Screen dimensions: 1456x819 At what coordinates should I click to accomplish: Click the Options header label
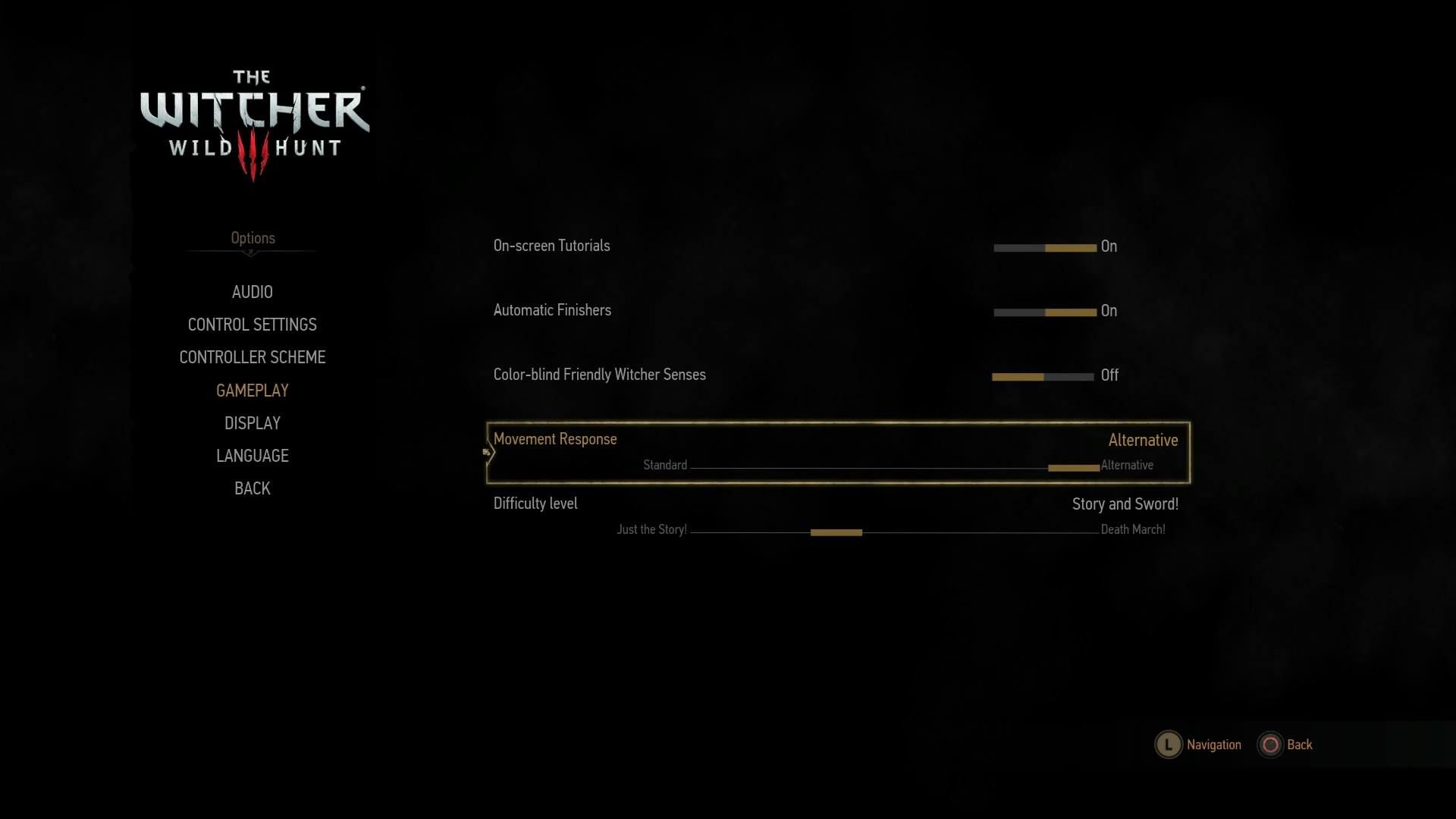pos(252,237)
